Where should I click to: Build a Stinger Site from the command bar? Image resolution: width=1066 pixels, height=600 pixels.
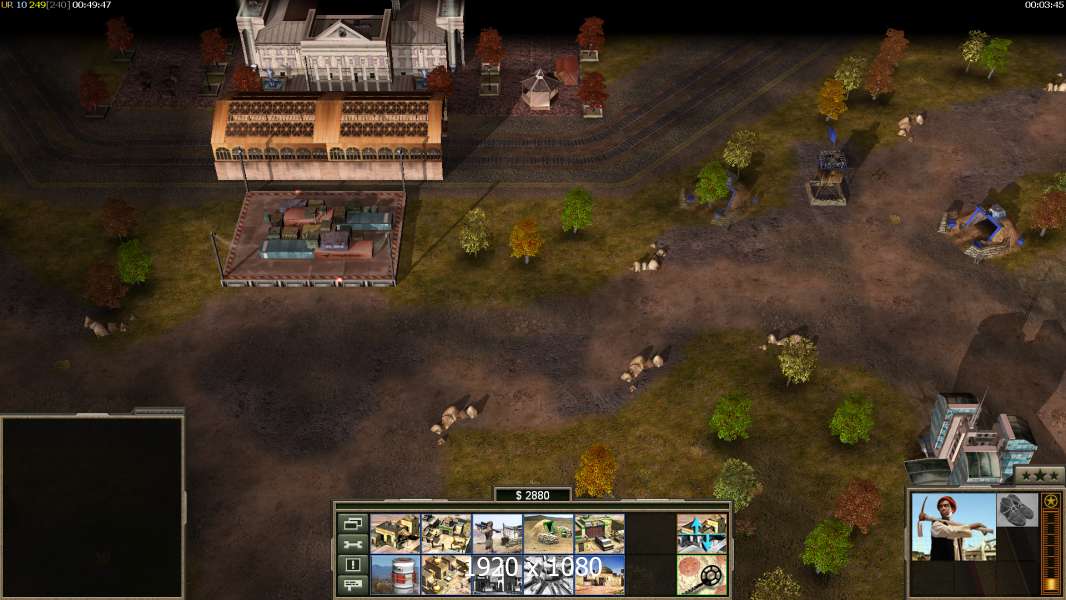tap(497, 534)
